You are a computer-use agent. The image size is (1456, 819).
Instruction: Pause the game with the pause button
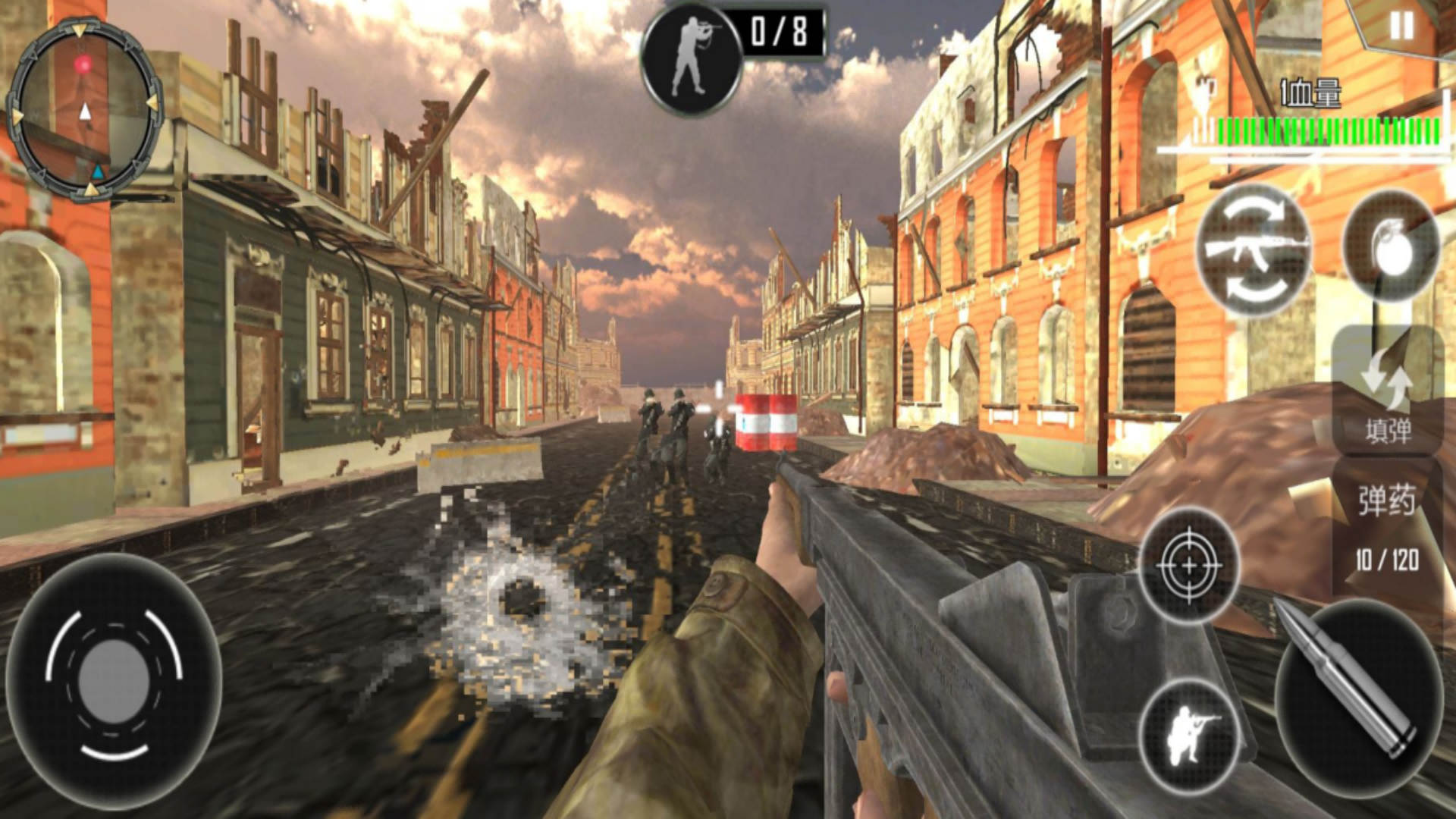1401,28
